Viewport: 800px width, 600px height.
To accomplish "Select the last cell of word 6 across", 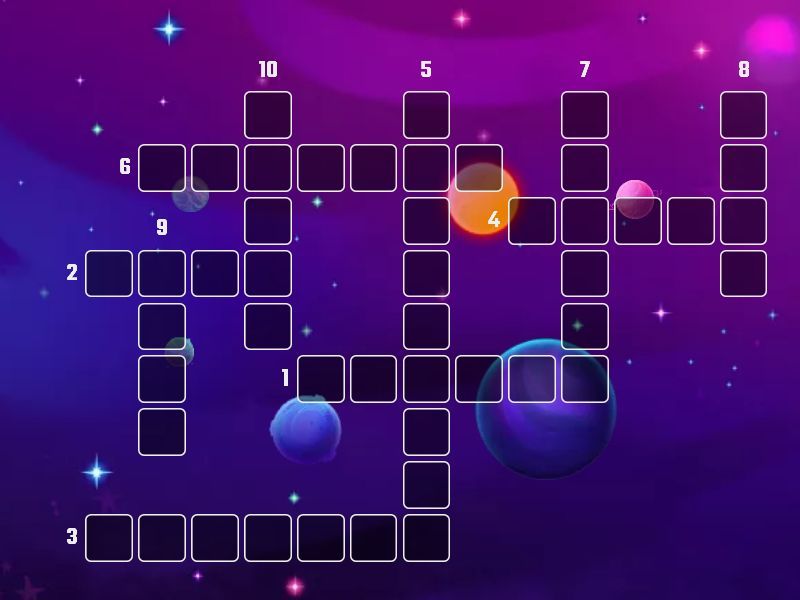I will [x=479, y=167].
